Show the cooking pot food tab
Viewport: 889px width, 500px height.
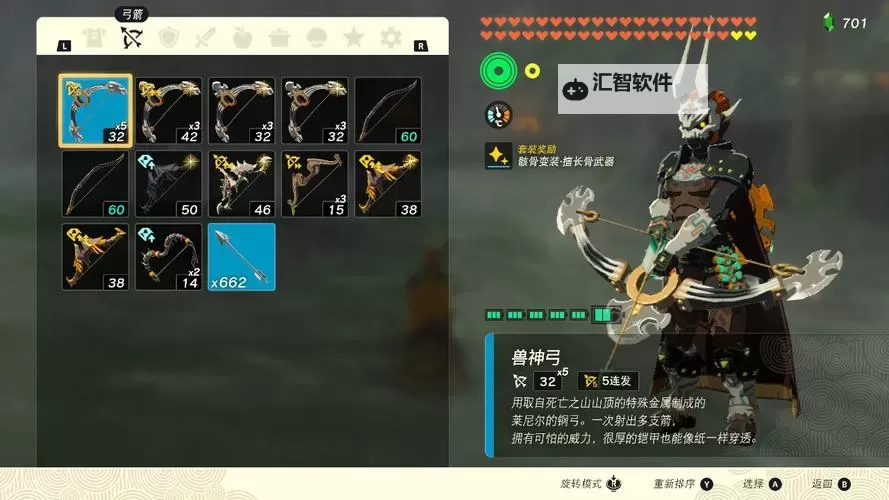278,39
